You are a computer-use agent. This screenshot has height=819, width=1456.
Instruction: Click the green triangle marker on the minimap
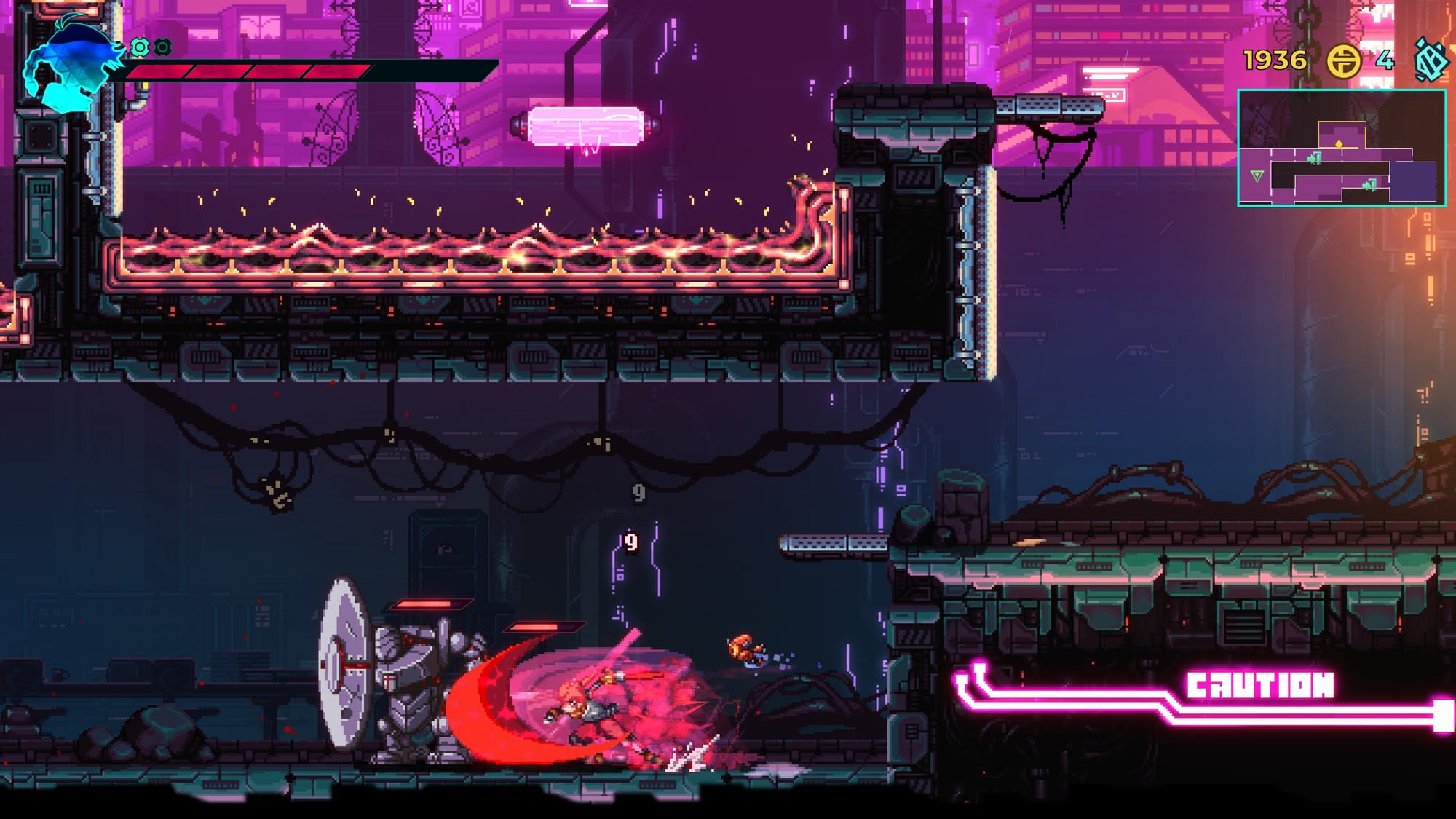tap(1257, 175)
